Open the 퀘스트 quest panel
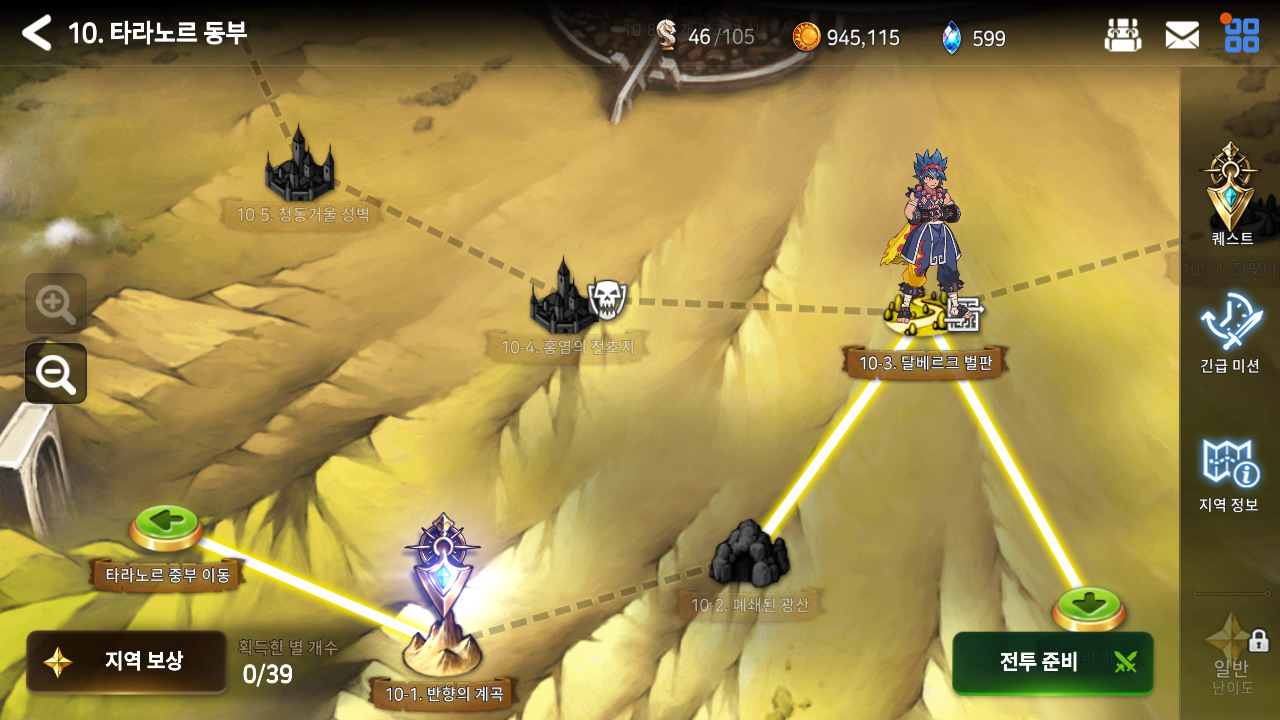1280x720 pixels. [1231, 195]
